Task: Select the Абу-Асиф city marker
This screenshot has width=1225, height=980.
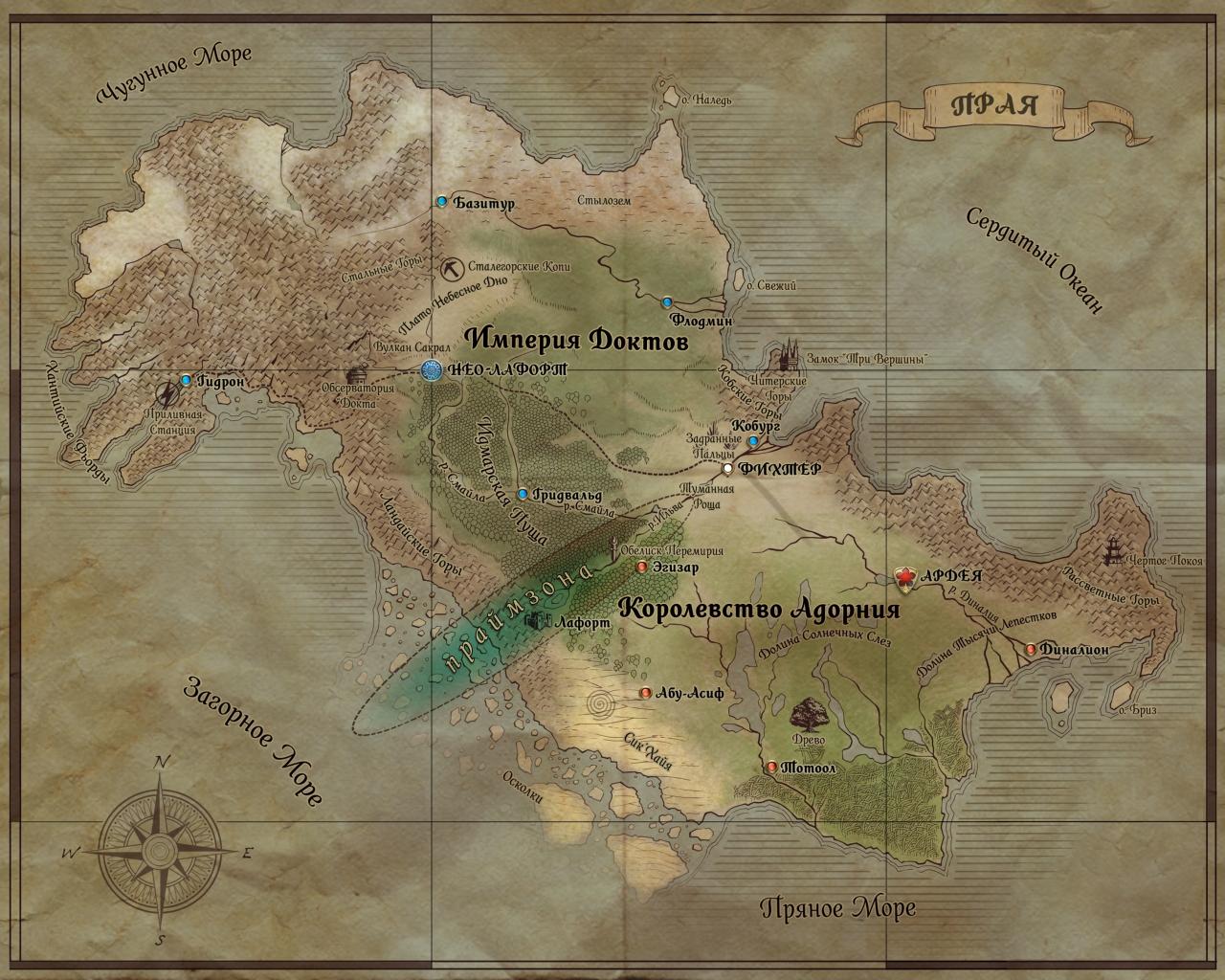Action: point(646,693)
